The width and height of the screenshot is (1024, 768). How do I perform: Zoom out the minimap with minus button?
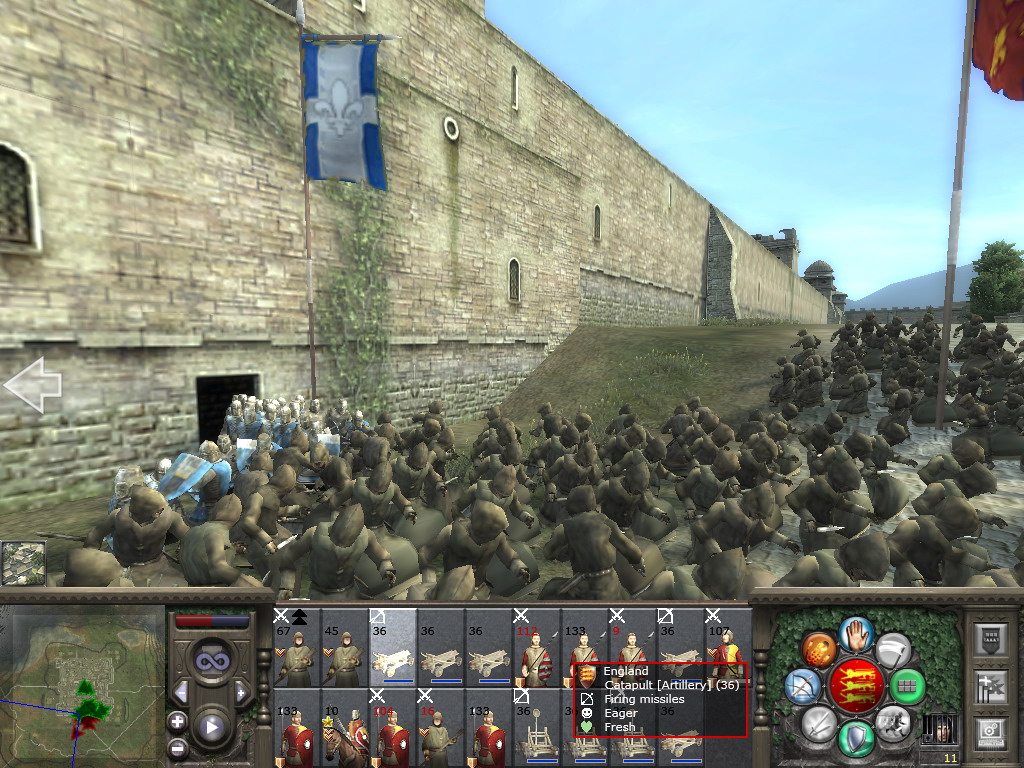(177, 748)
